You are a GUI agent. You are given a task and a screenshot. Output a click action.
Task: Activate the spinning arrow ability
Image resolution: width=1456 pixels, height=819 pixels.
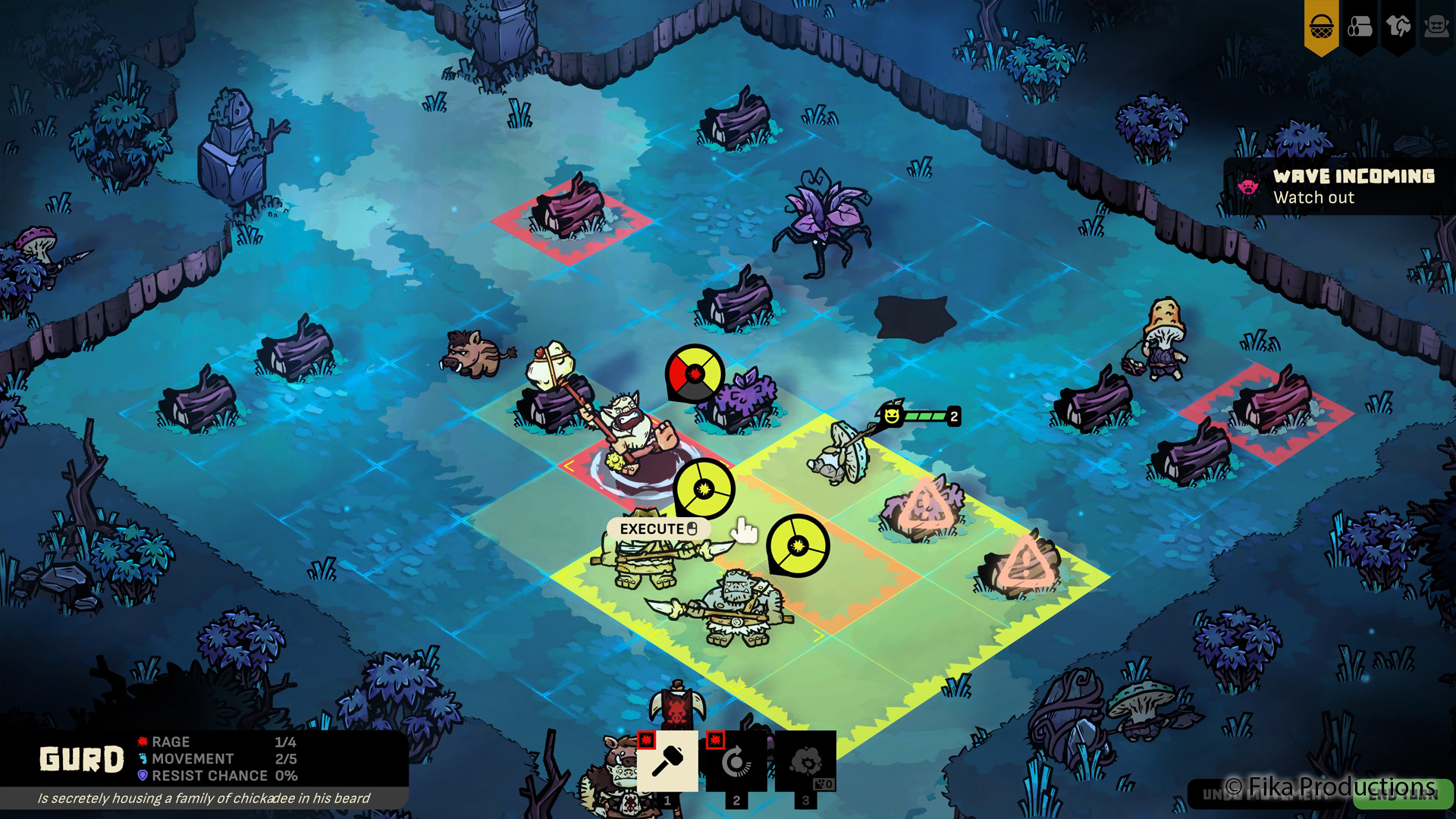coord(736,761)
